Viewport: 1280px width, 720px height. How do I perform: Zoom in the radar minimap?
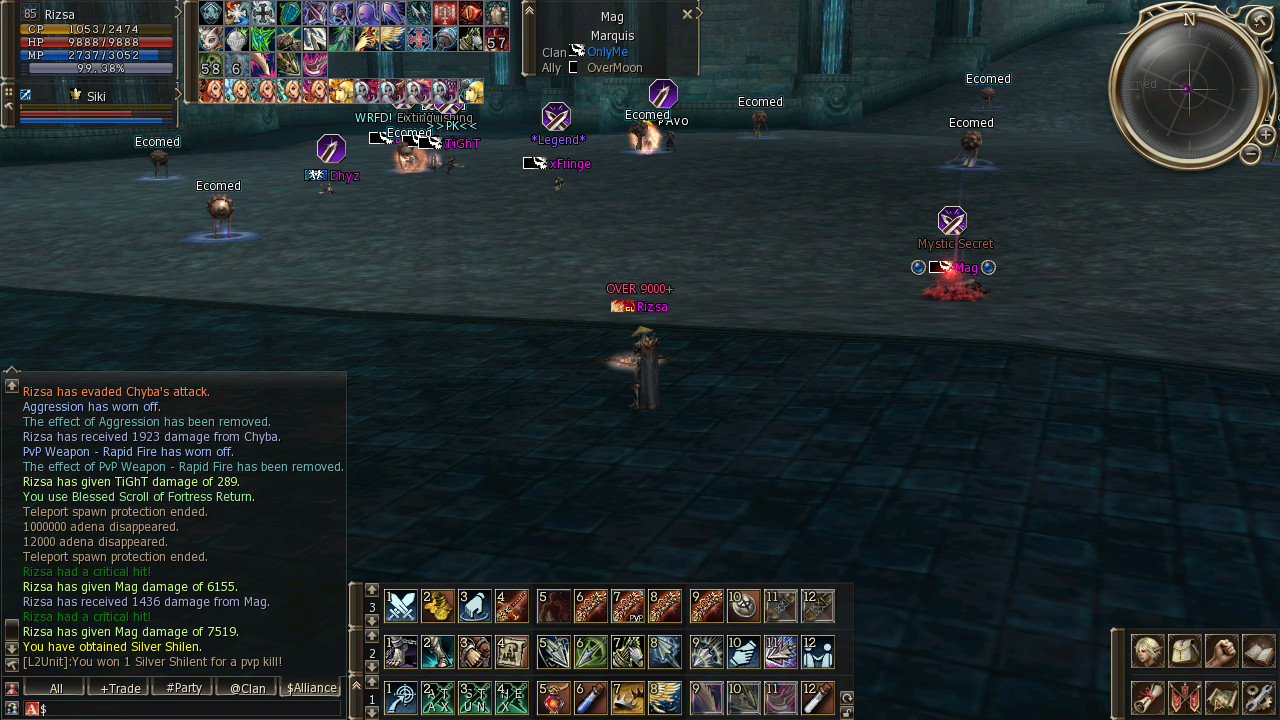tap(1265, 136)
